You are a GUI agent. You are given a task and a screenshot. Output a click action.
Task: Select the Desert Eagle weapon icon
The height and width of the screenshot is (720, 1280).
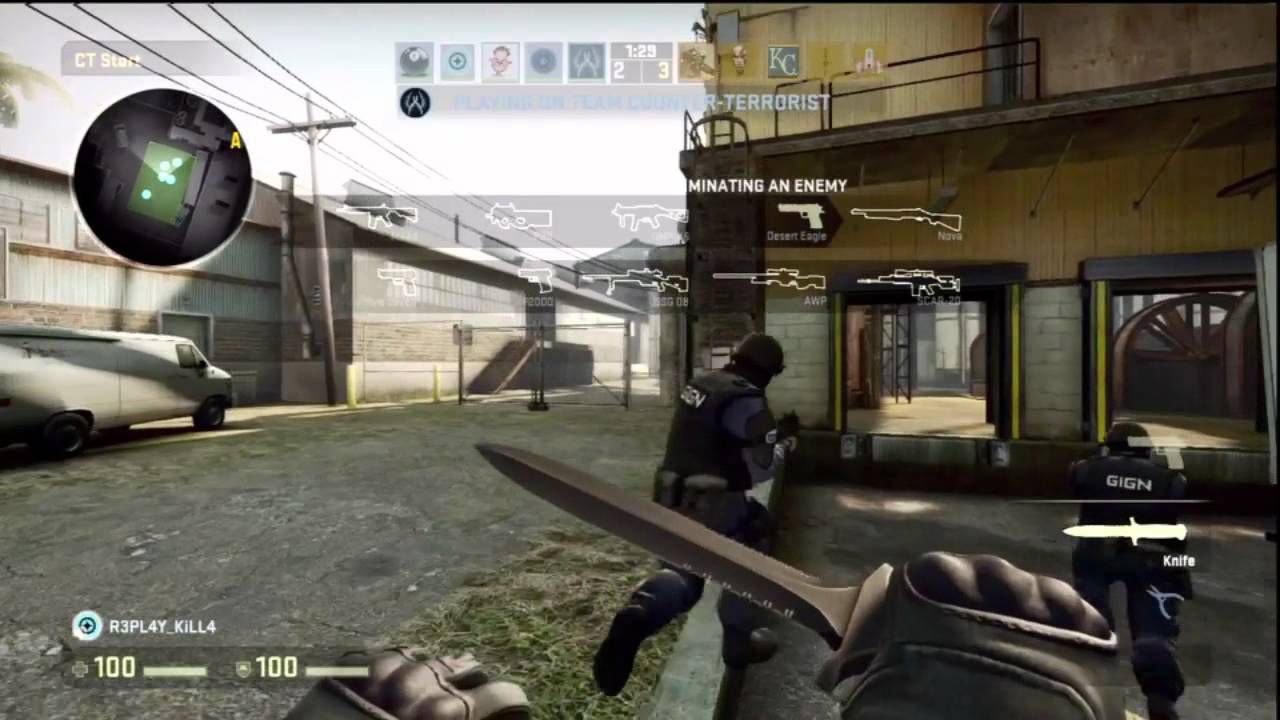tap(800, 215)
